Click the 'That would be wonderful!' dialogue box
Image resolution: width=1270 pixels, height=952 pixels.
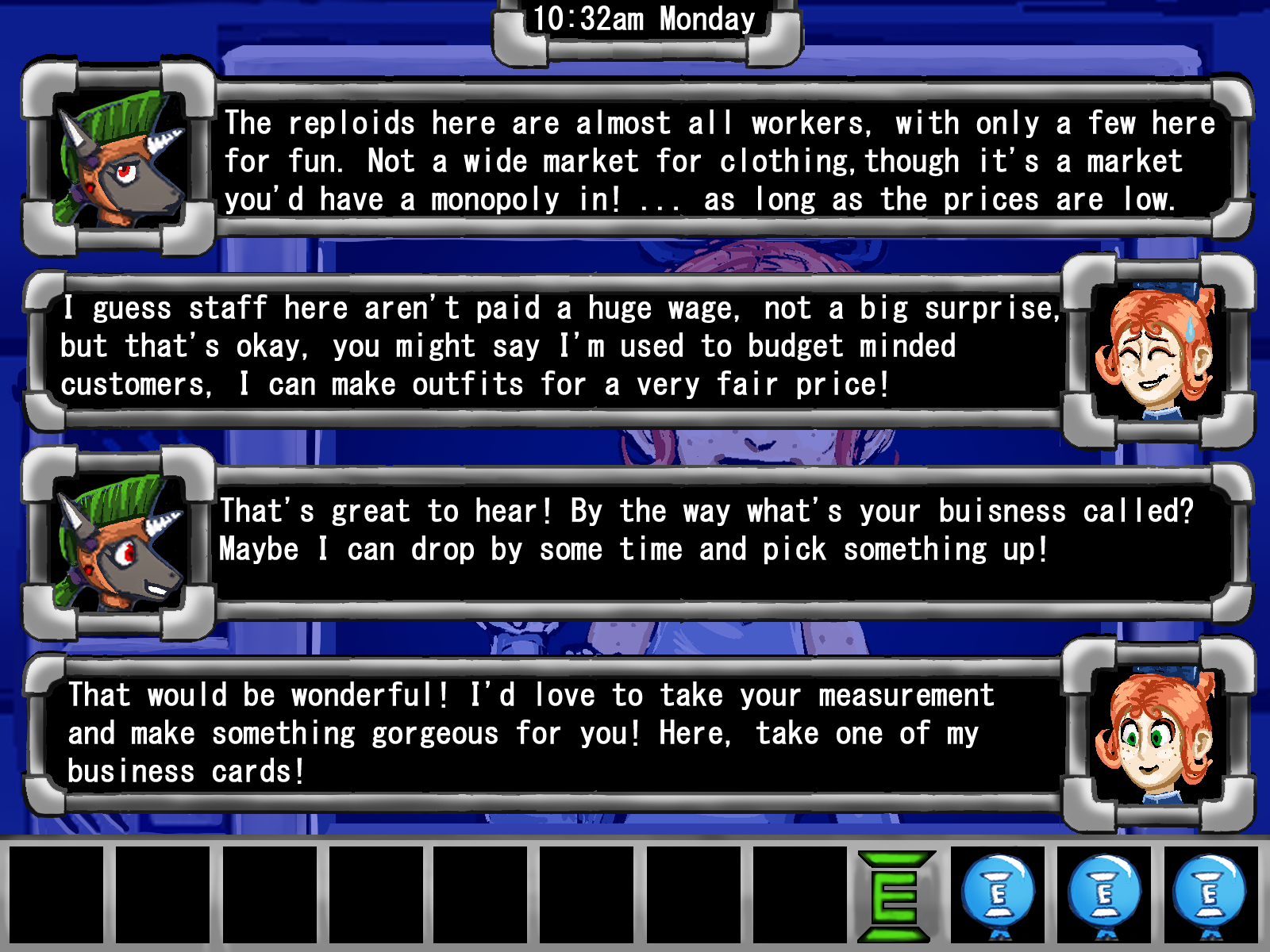coord(548,733)
